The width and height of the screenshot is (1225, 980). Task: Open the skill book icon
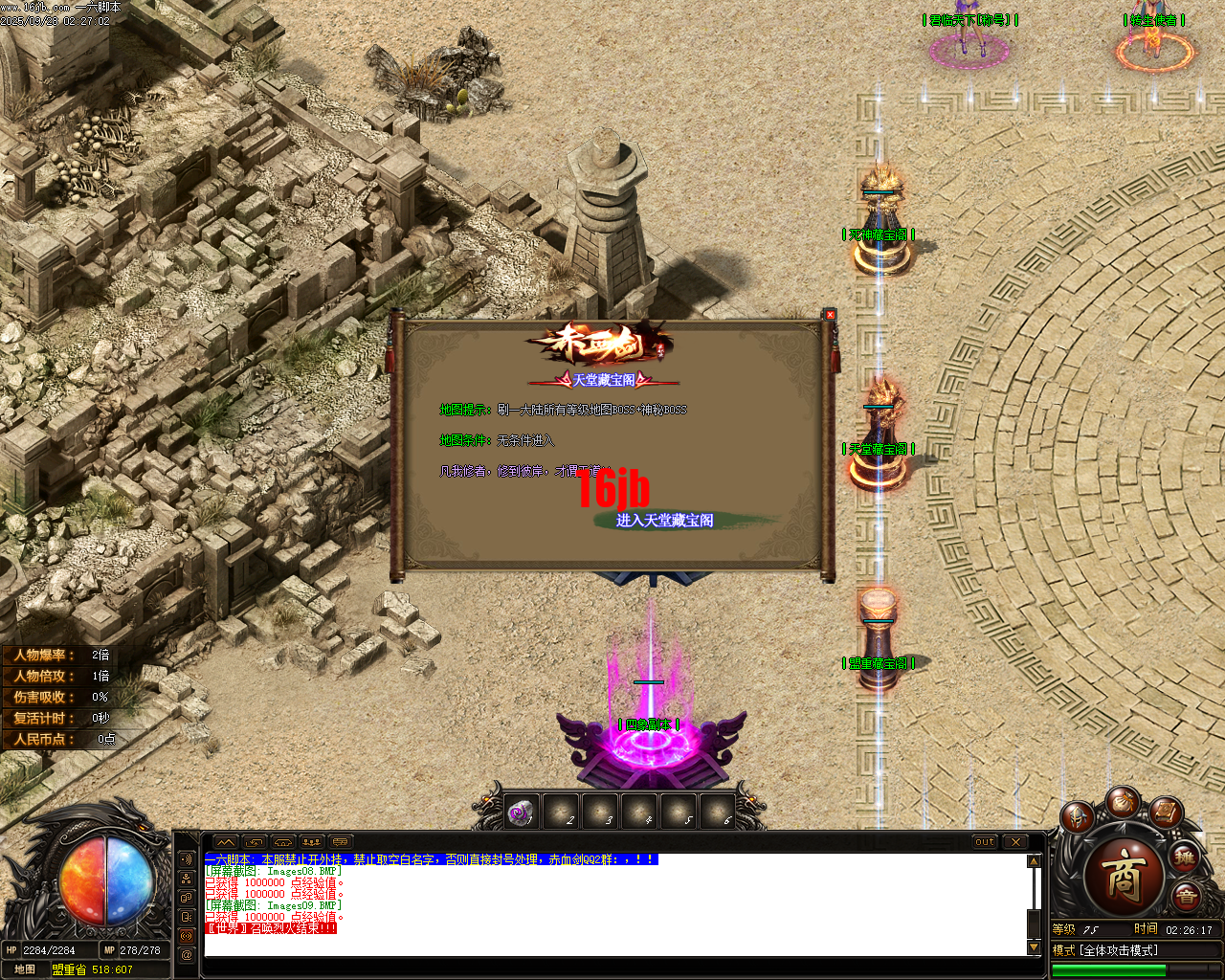coord(1165,814)
